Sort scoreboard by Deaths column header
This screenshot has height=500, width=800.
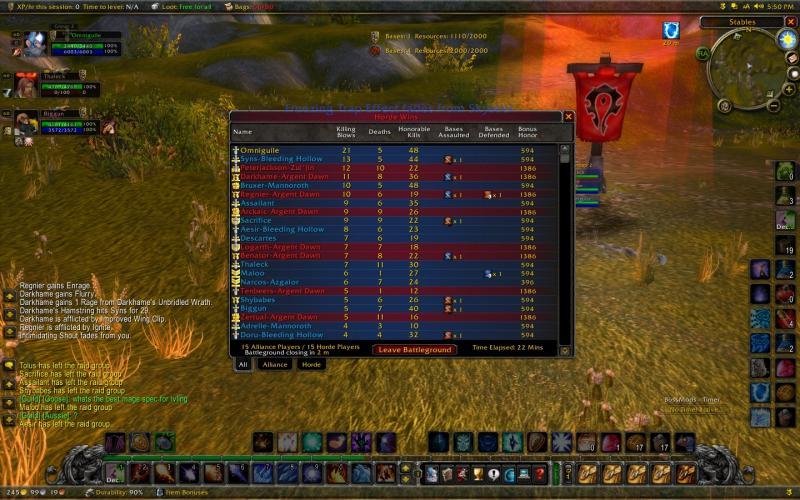379,131
